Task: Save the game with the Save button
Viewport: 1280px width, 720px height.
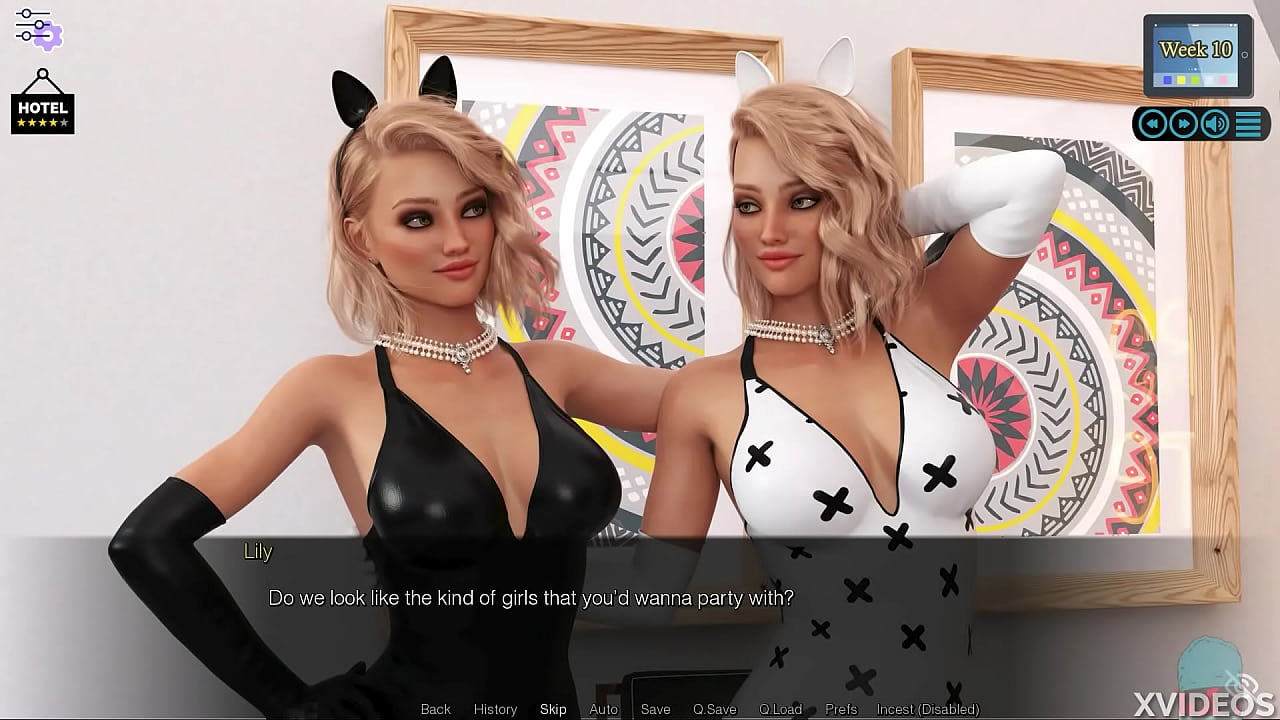Action: point(655,709)
